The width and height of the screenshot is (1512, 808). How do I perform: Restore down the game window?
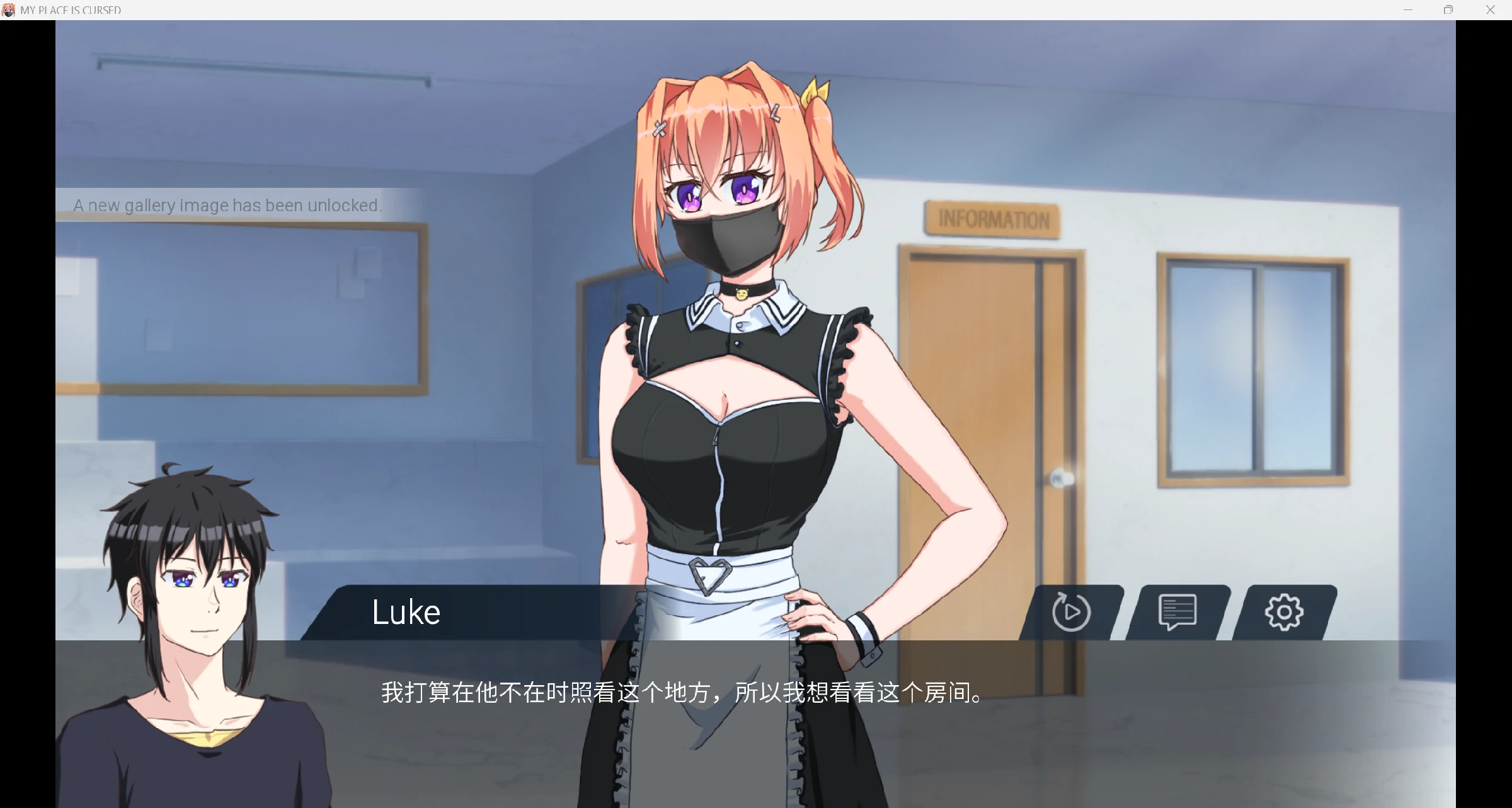pyautogui.click(x=1448, y=9)
